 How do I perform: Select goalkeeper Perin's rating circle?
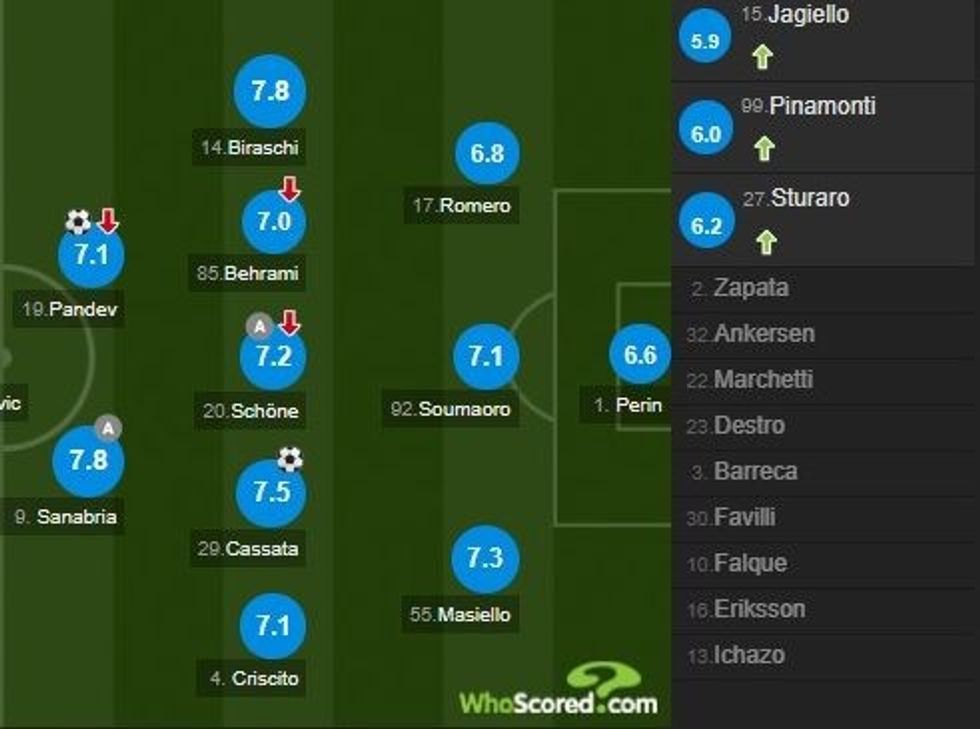tap(640, 355)
